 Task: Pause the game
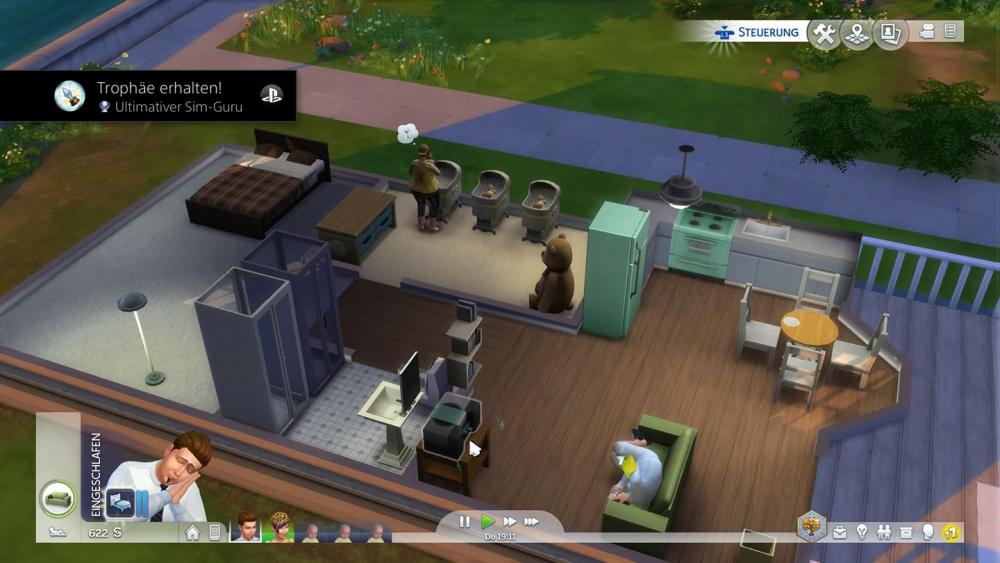tap(465, 521)
